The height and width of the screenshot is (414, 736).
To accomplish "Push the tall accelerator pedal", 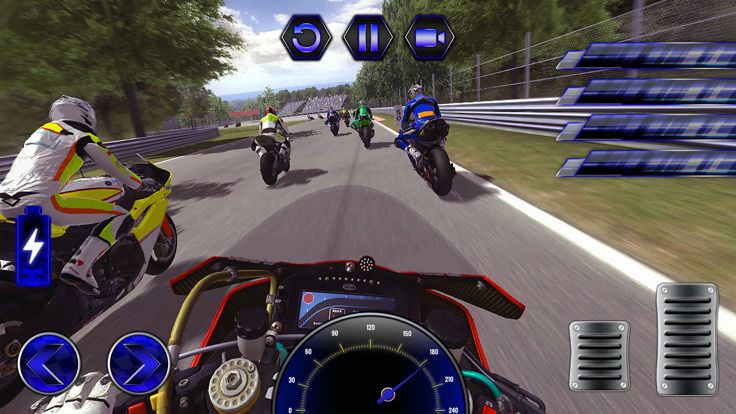I will coord(687,338).
